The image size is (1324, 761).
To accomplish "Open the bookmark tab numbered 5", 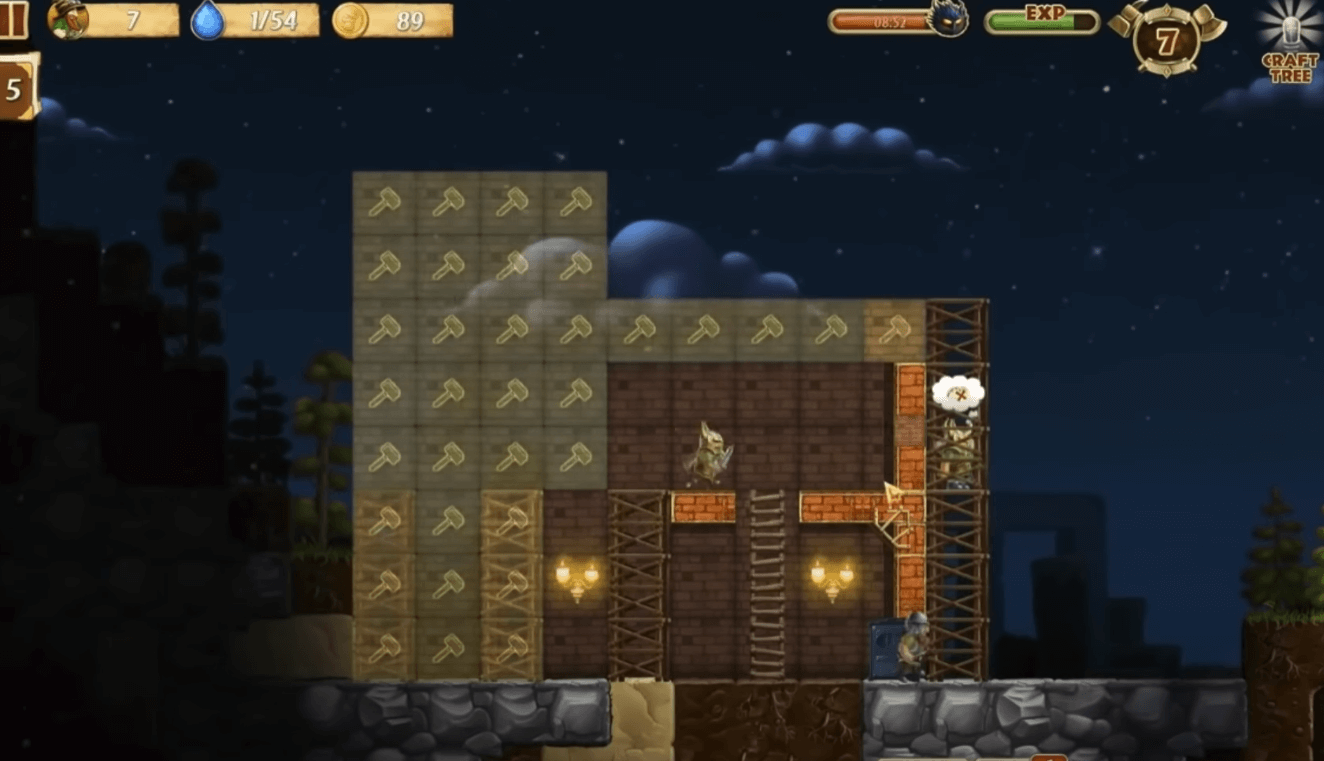I will tap(16, 89).
